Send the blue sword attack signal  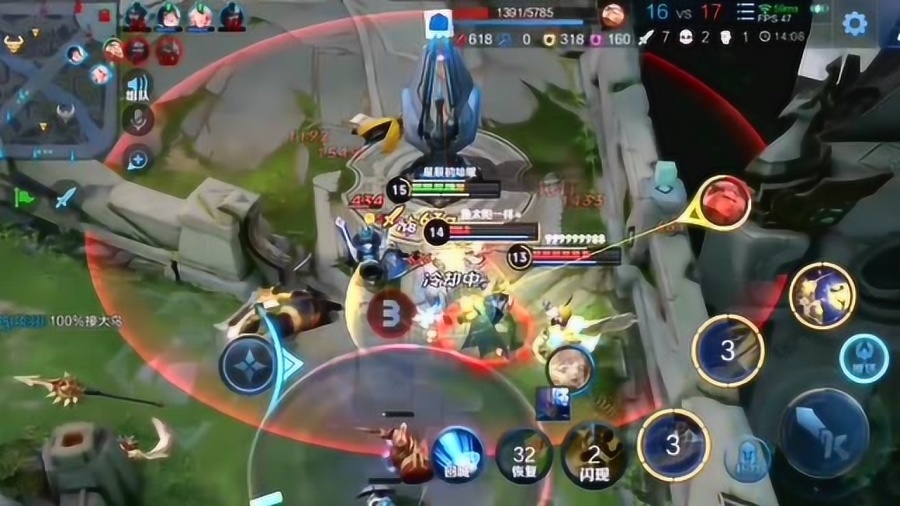(x=65, y=197)
